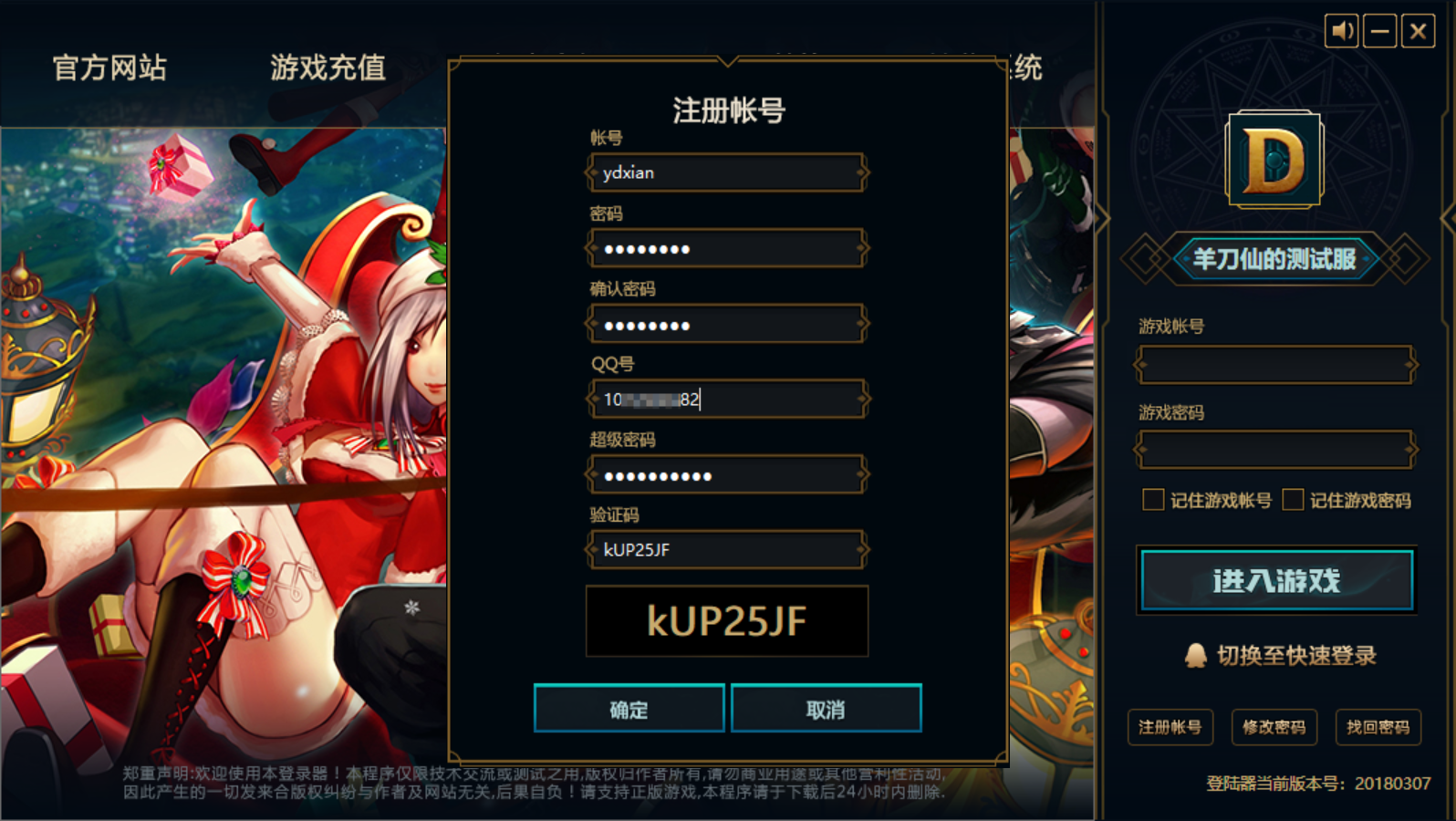The image size is (1456, 821).
Task: Mute the launcher sound via speaker icon
Action: [1342, 30]
